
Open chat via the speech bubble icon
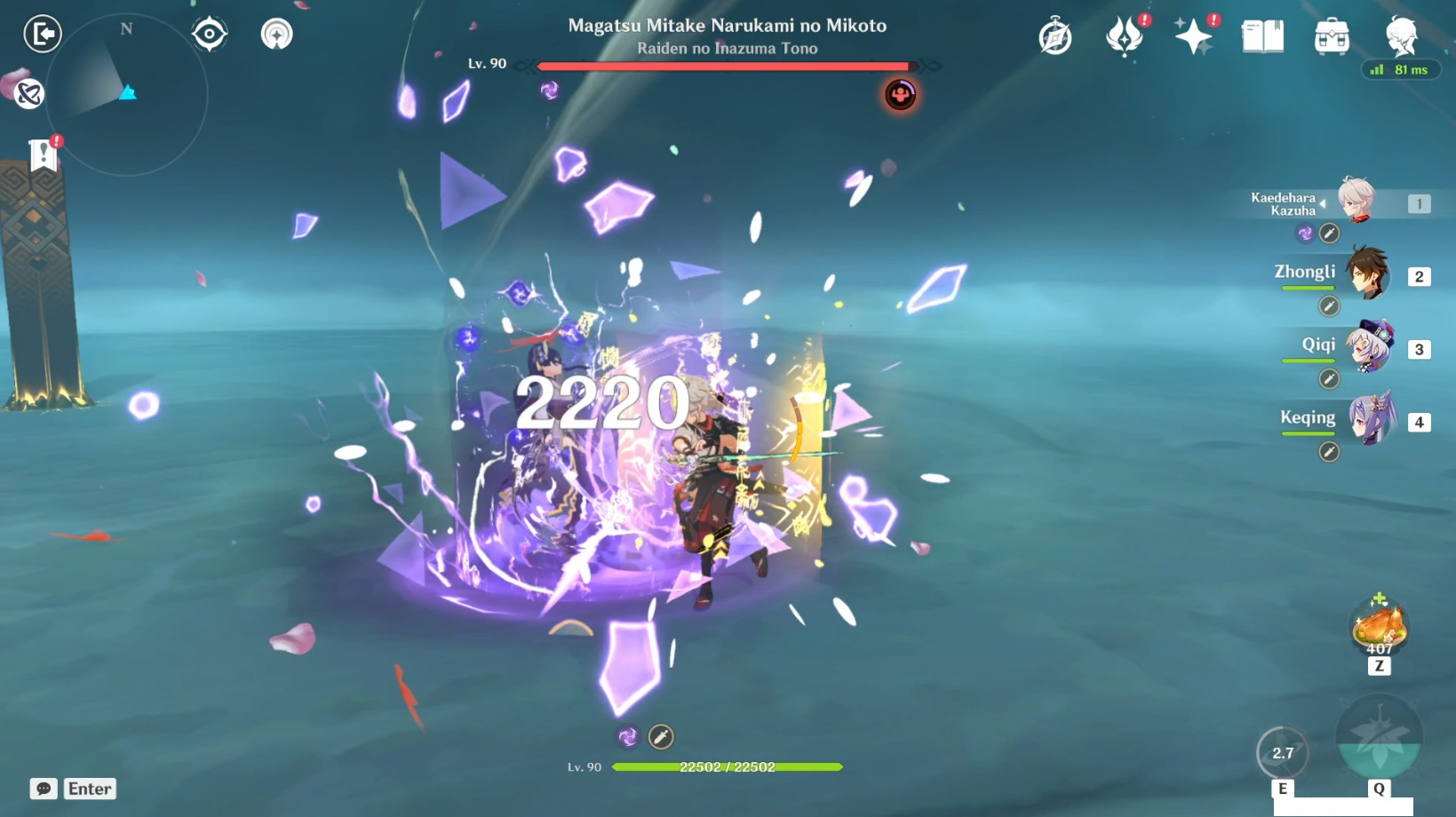point(42,789)
